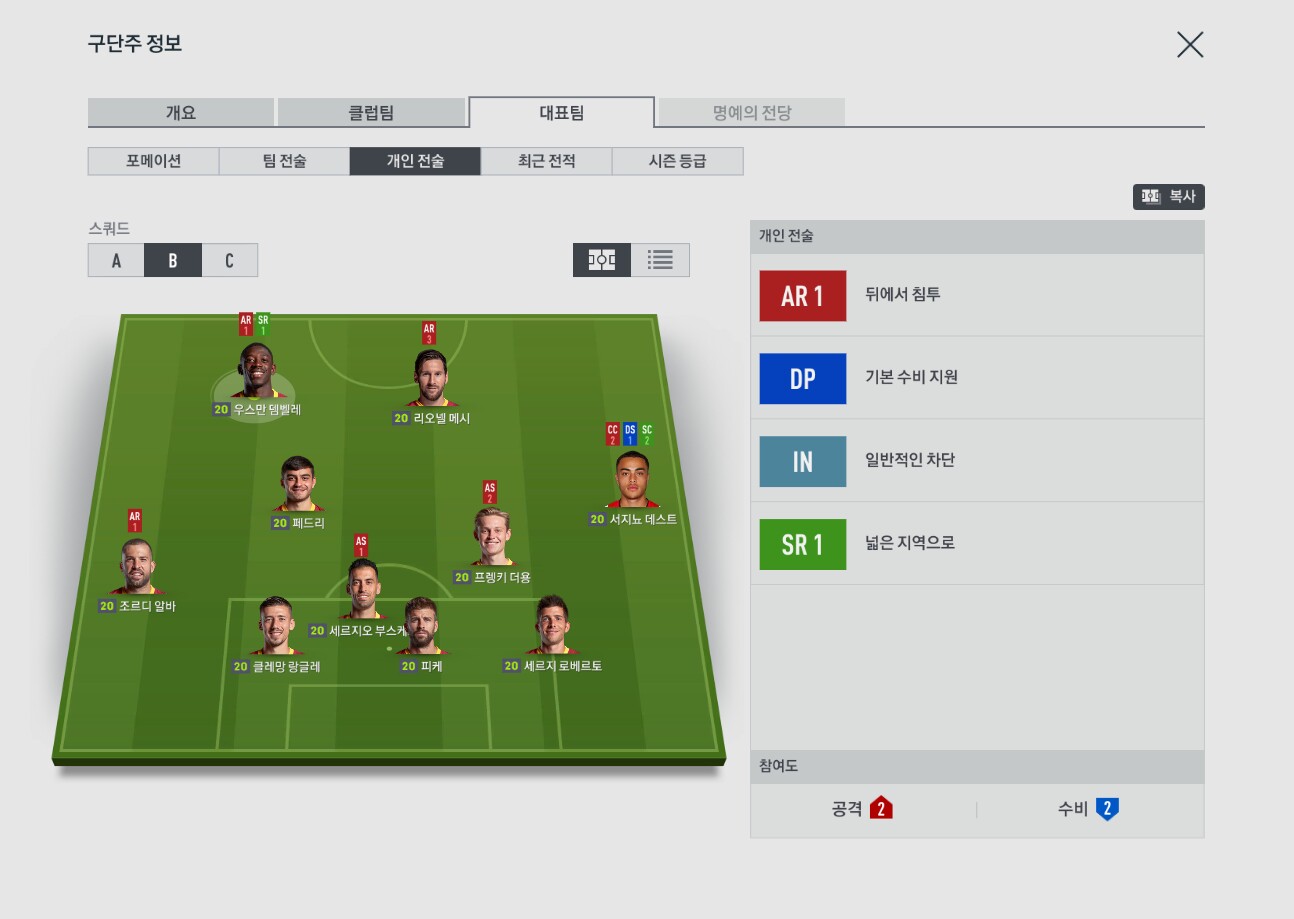Show the 포메이션 sub-tab

(x=153, y=161)
